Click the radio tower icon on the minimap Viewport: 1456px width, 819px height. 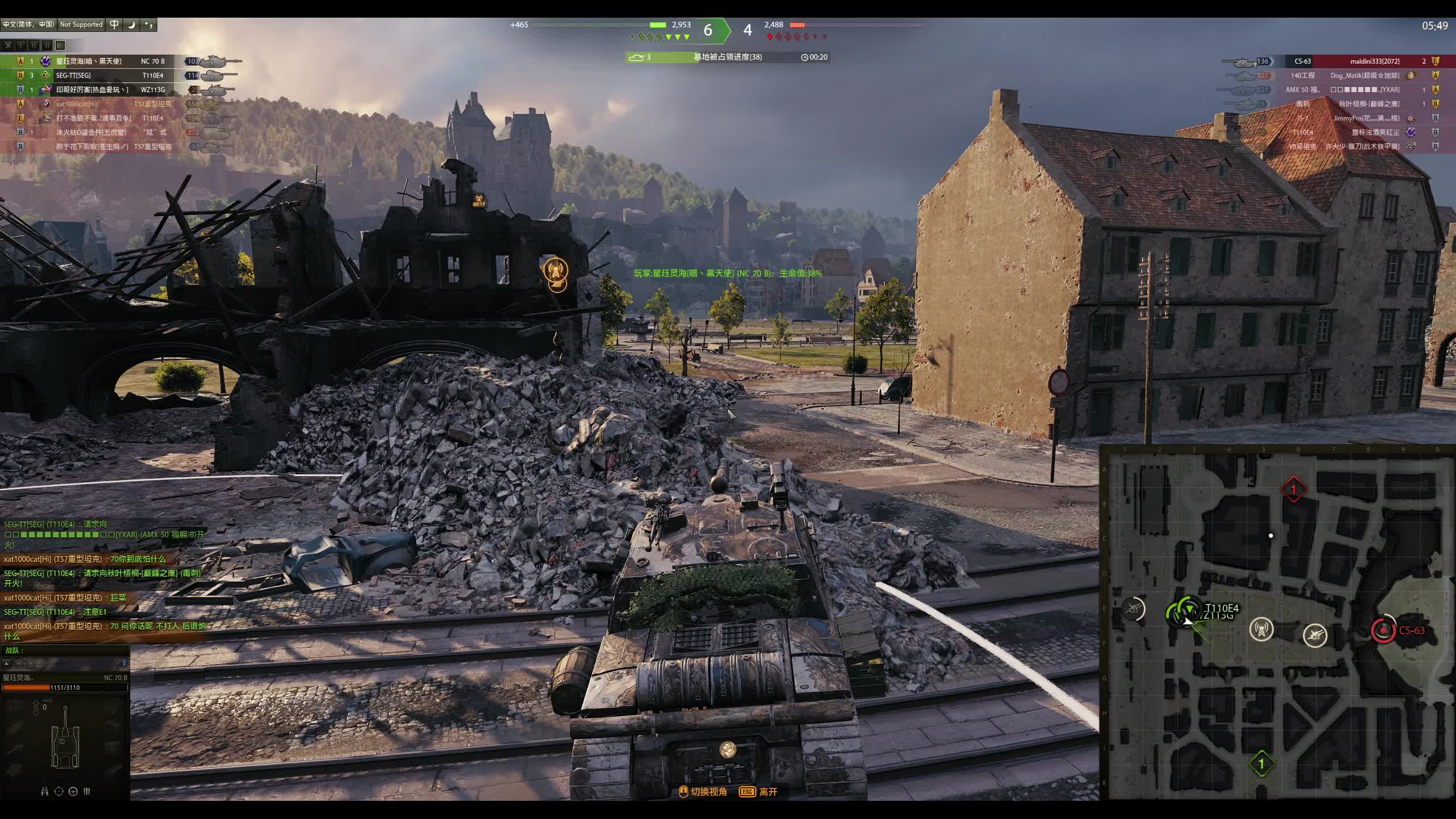[x=1261, y=630]
